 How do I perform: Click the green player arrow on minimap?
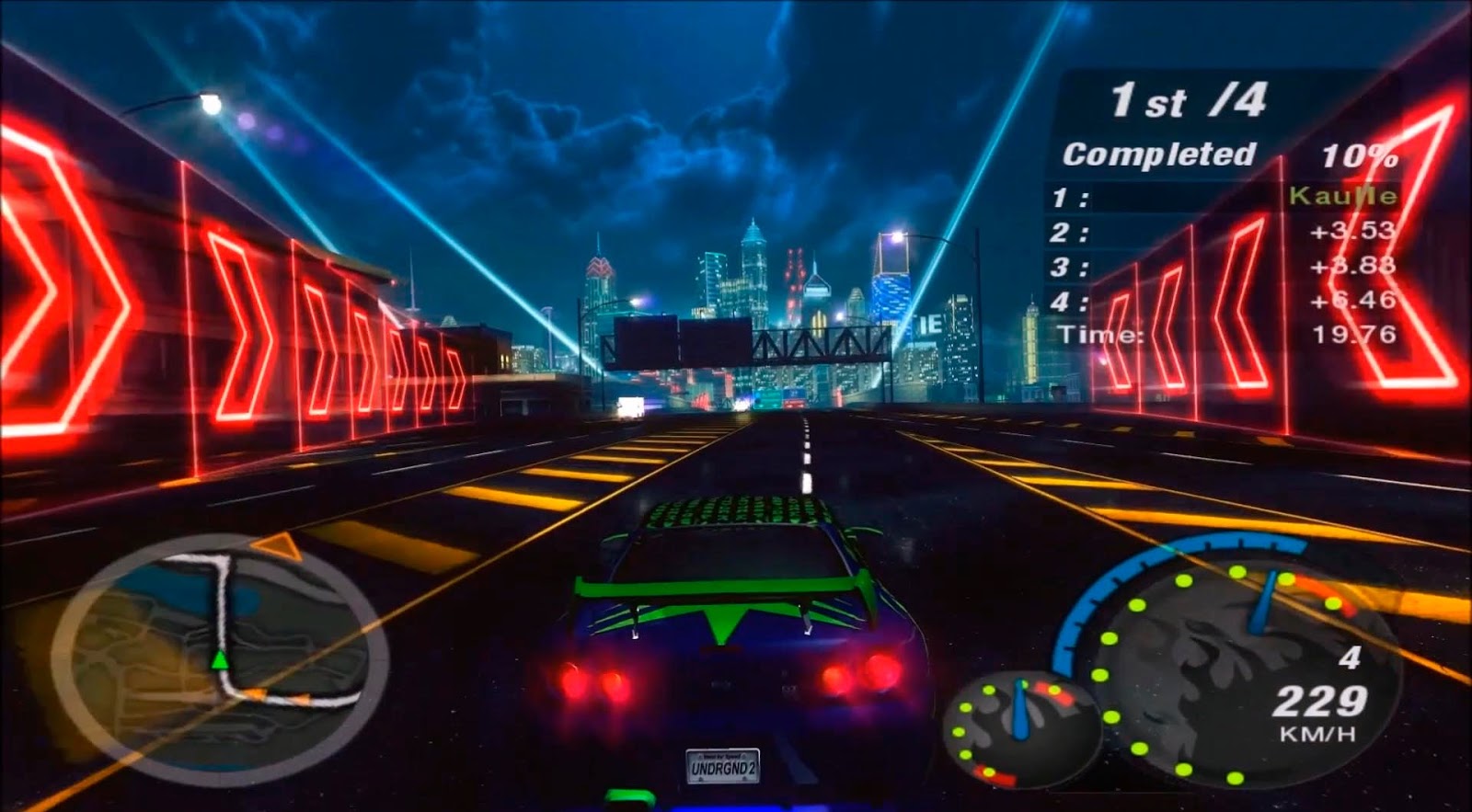[x=221, y=658]
